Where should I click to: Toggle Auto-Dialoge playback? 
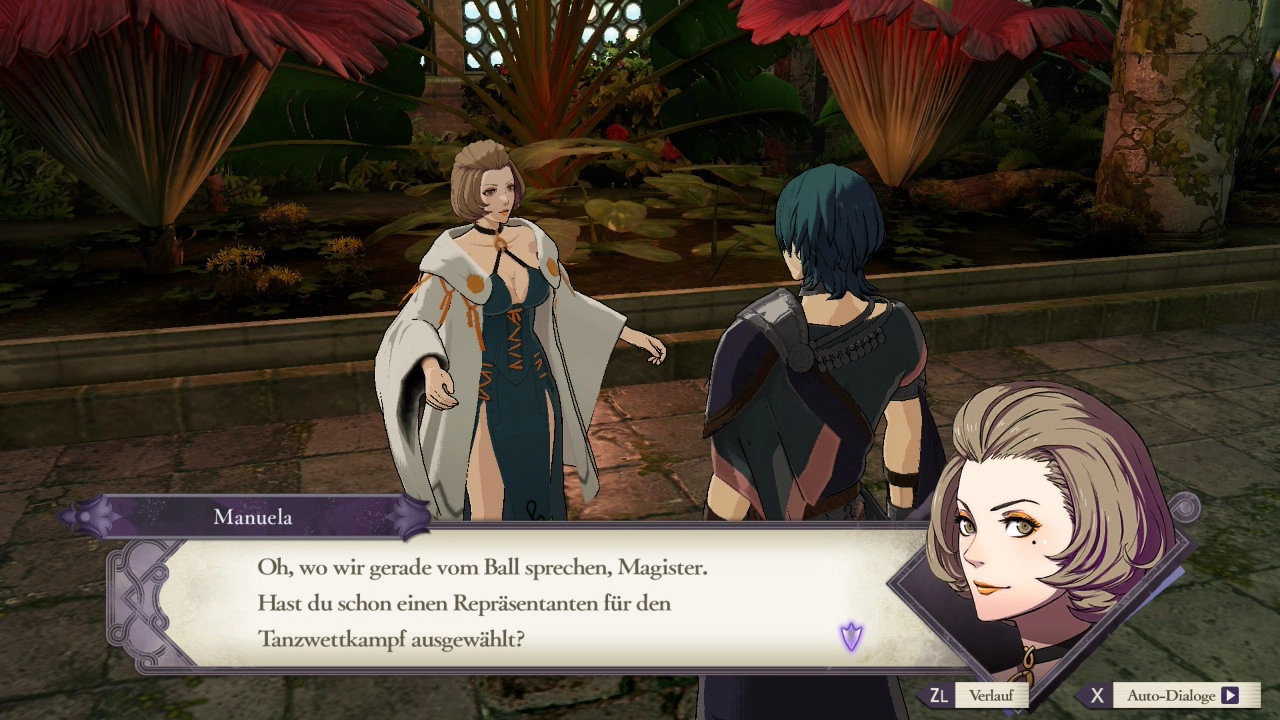coord(1170,696)
